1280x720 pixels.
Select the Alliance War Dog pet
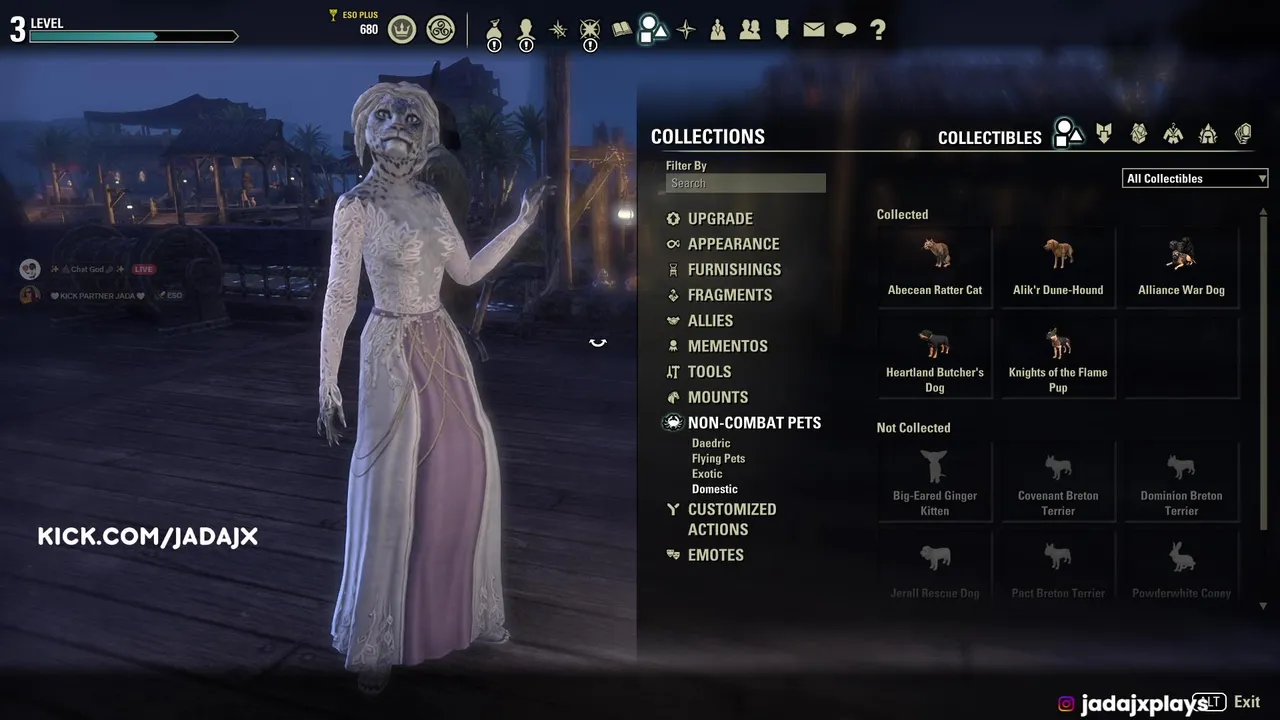[1181, 265]
